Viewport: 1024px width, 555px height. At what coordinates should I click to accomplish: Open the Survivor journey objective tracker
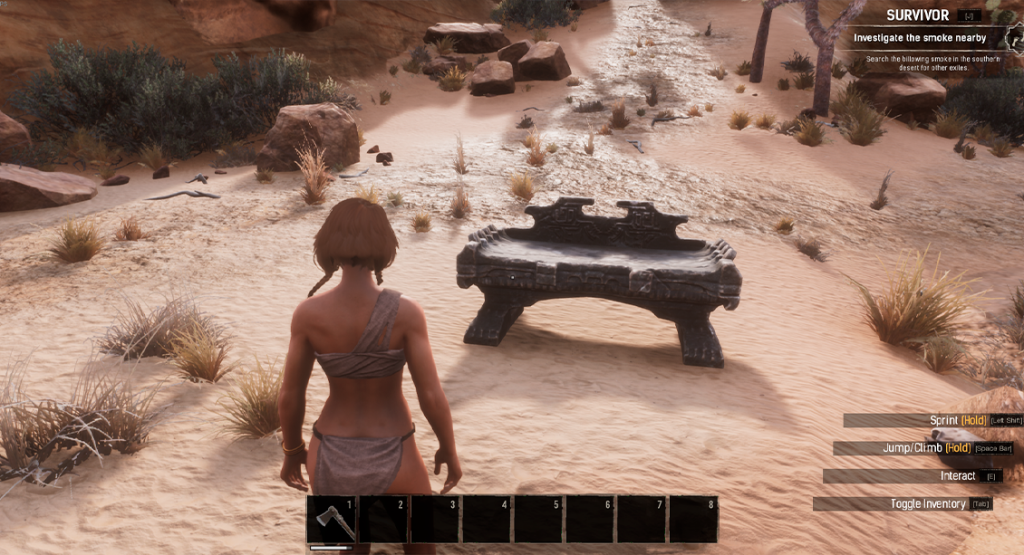[919, 15]
